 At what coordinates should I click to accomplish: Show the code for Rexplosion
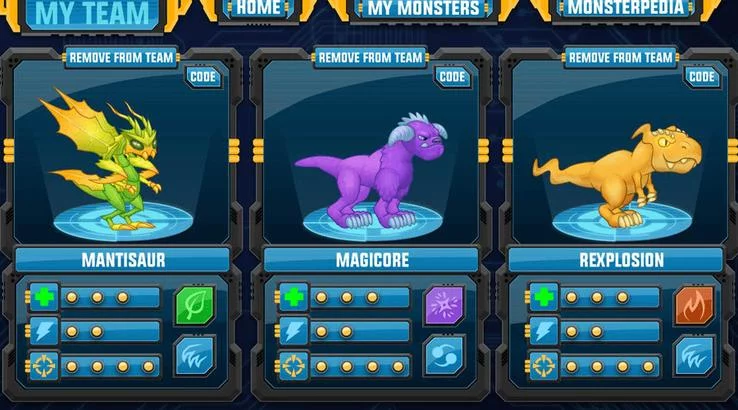702,76
